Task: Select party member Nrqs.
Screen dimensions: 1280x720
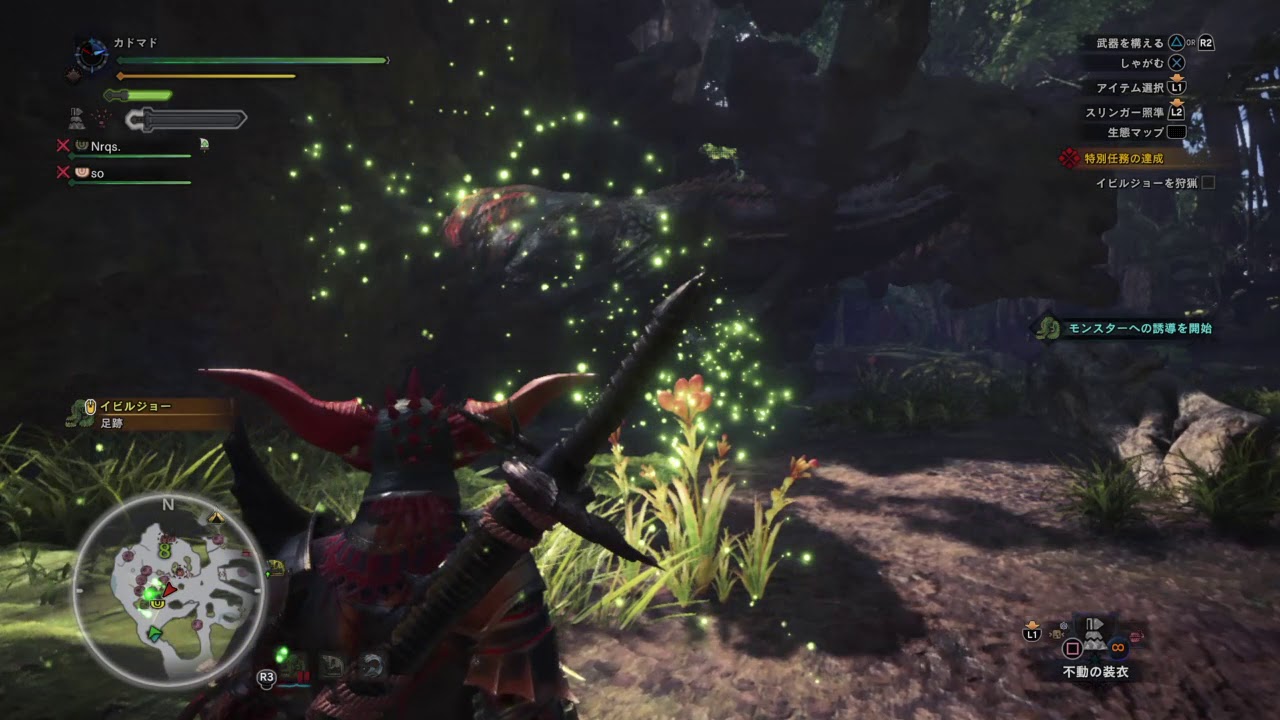Action: tap(105, 146)
